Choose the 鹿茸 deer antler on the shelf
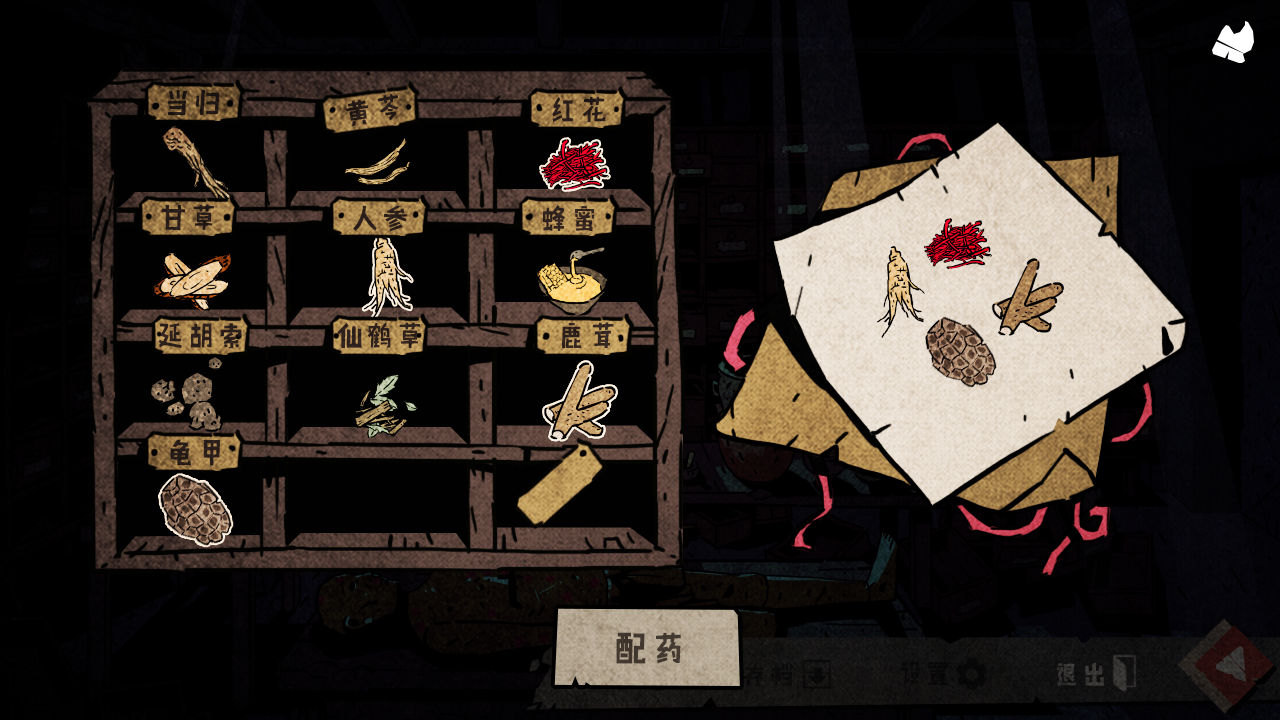 (x=579, y=402)
